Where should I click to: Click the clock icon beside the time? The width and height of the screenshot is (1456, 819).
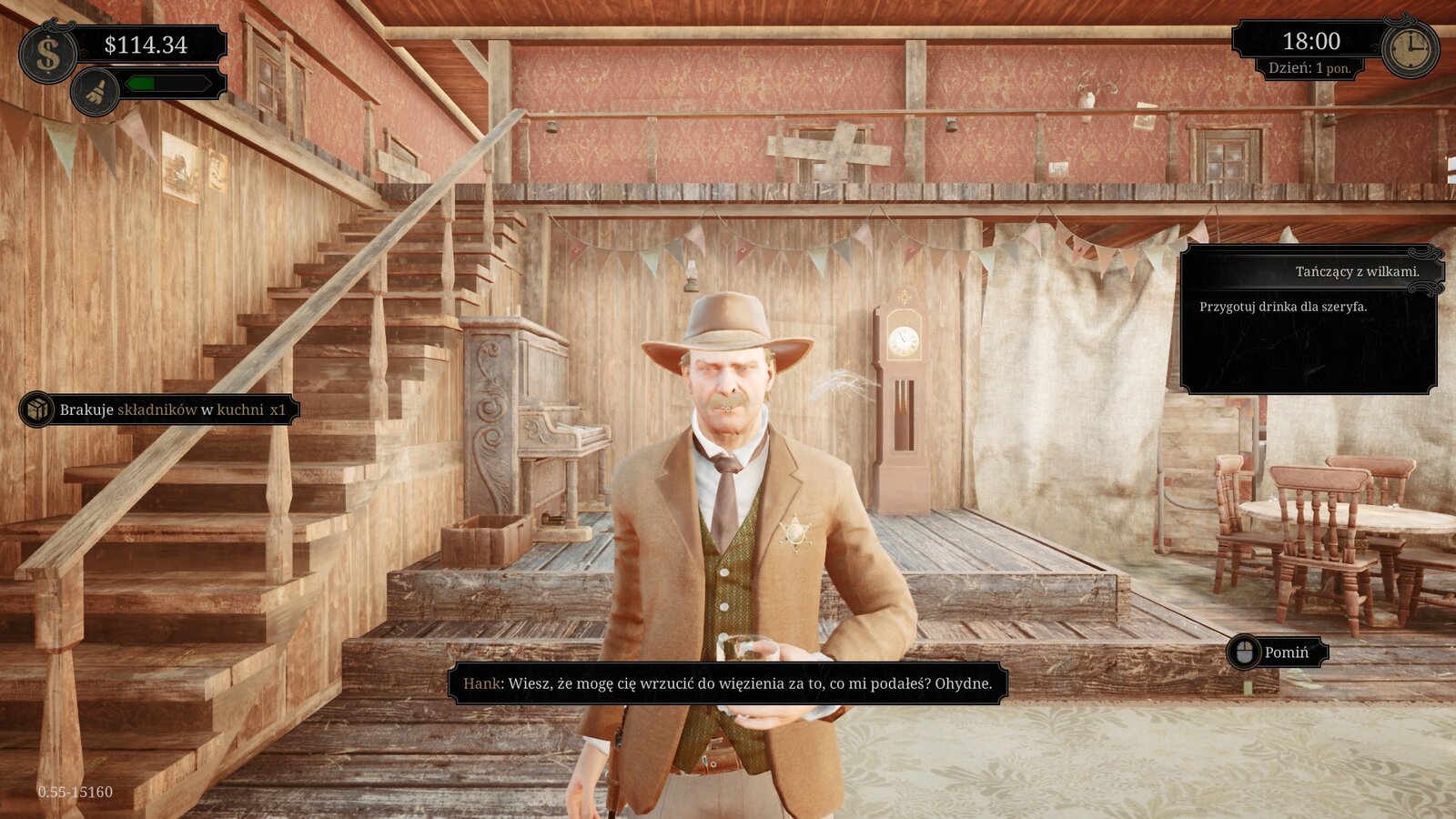[1410, 48]
